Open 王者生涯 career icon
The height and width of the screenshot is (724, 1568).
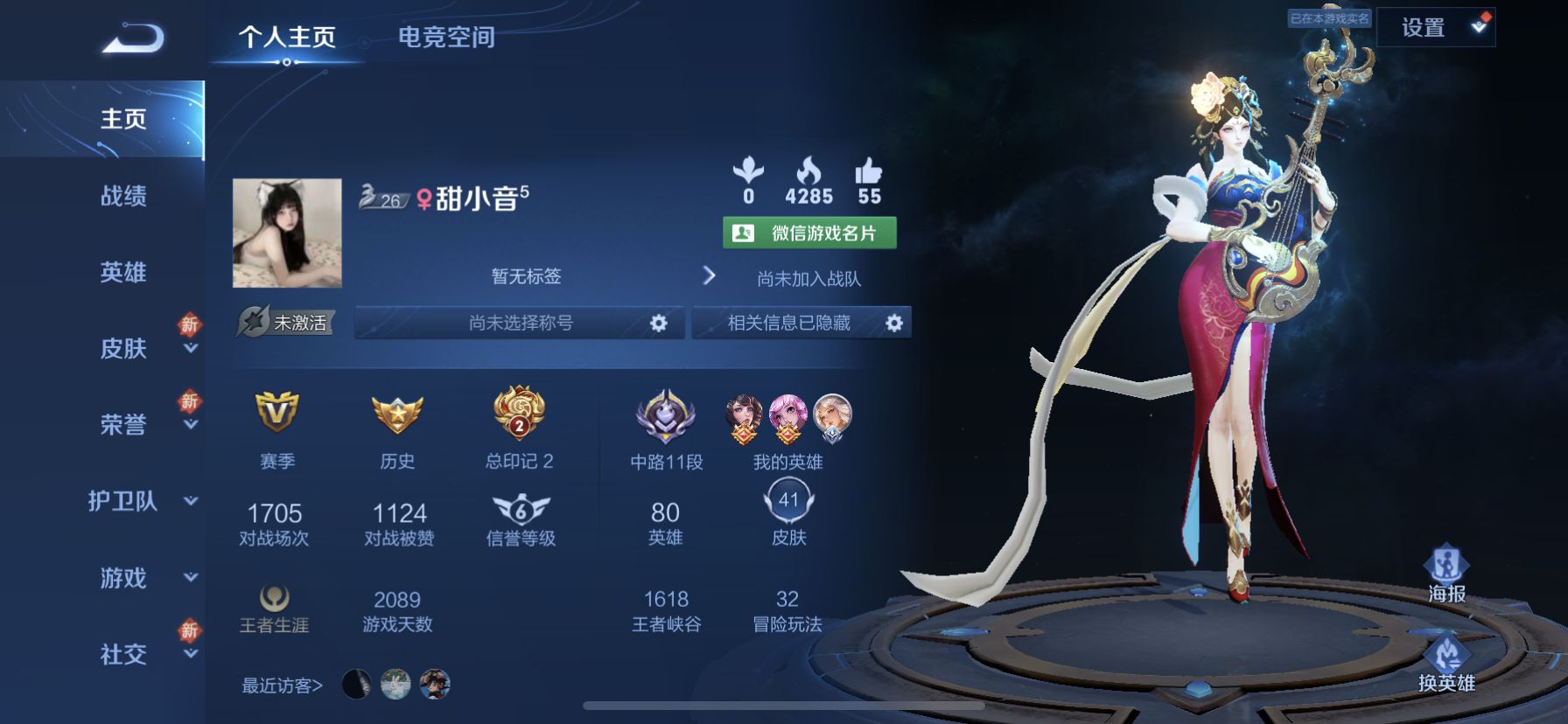point(276,595)
